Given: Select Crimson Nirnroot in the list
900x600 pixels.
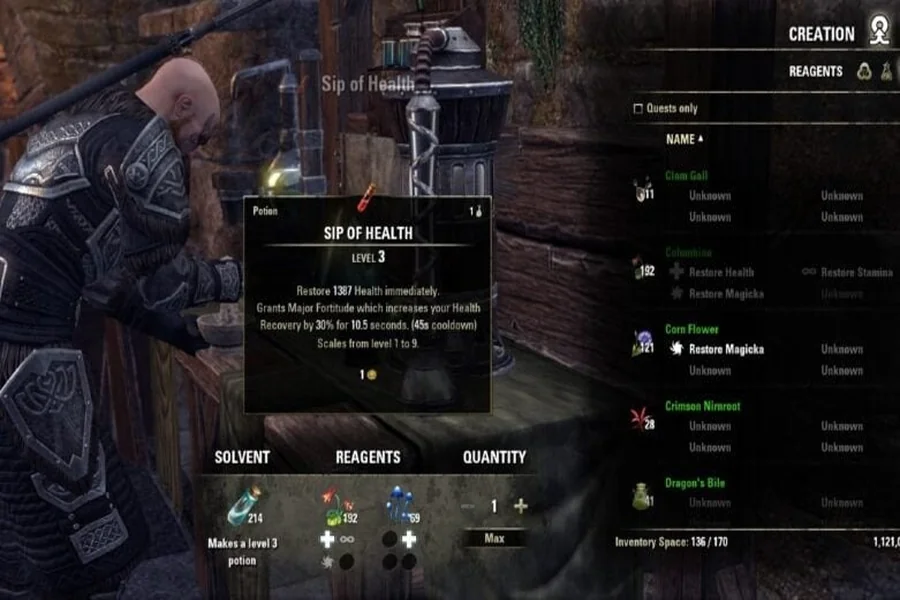Looking at the screenshot, I should [702, 406].
